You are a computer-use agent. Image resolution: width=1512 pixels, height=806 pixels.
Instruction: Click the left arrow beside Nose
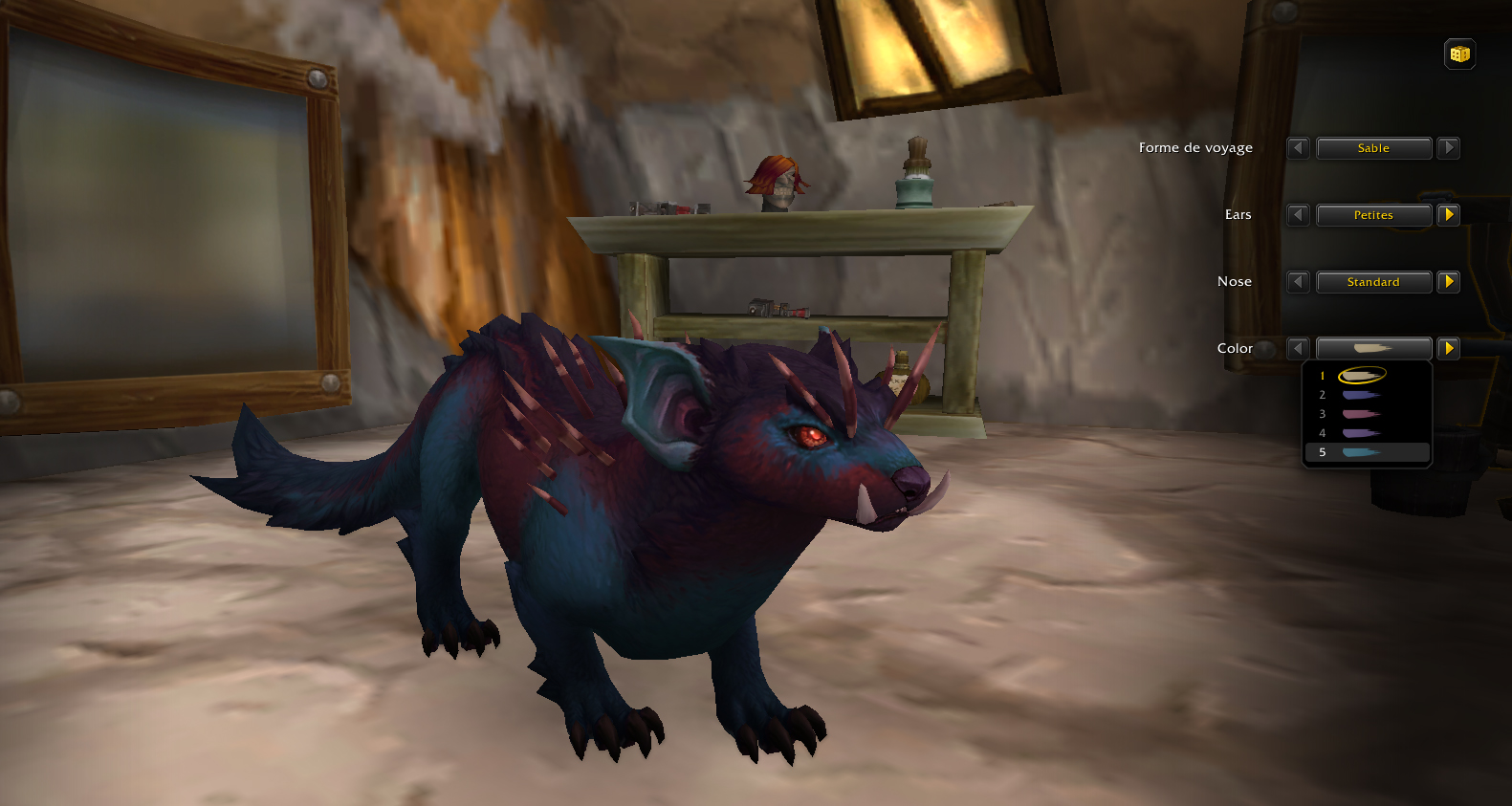(x=1298, y=282)
